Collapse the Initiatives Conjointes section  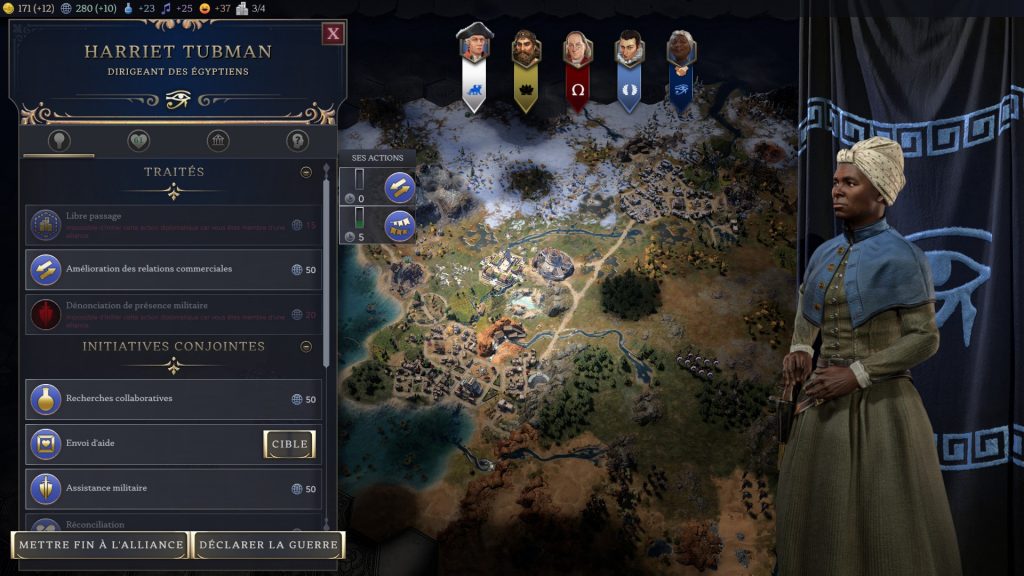306,347
